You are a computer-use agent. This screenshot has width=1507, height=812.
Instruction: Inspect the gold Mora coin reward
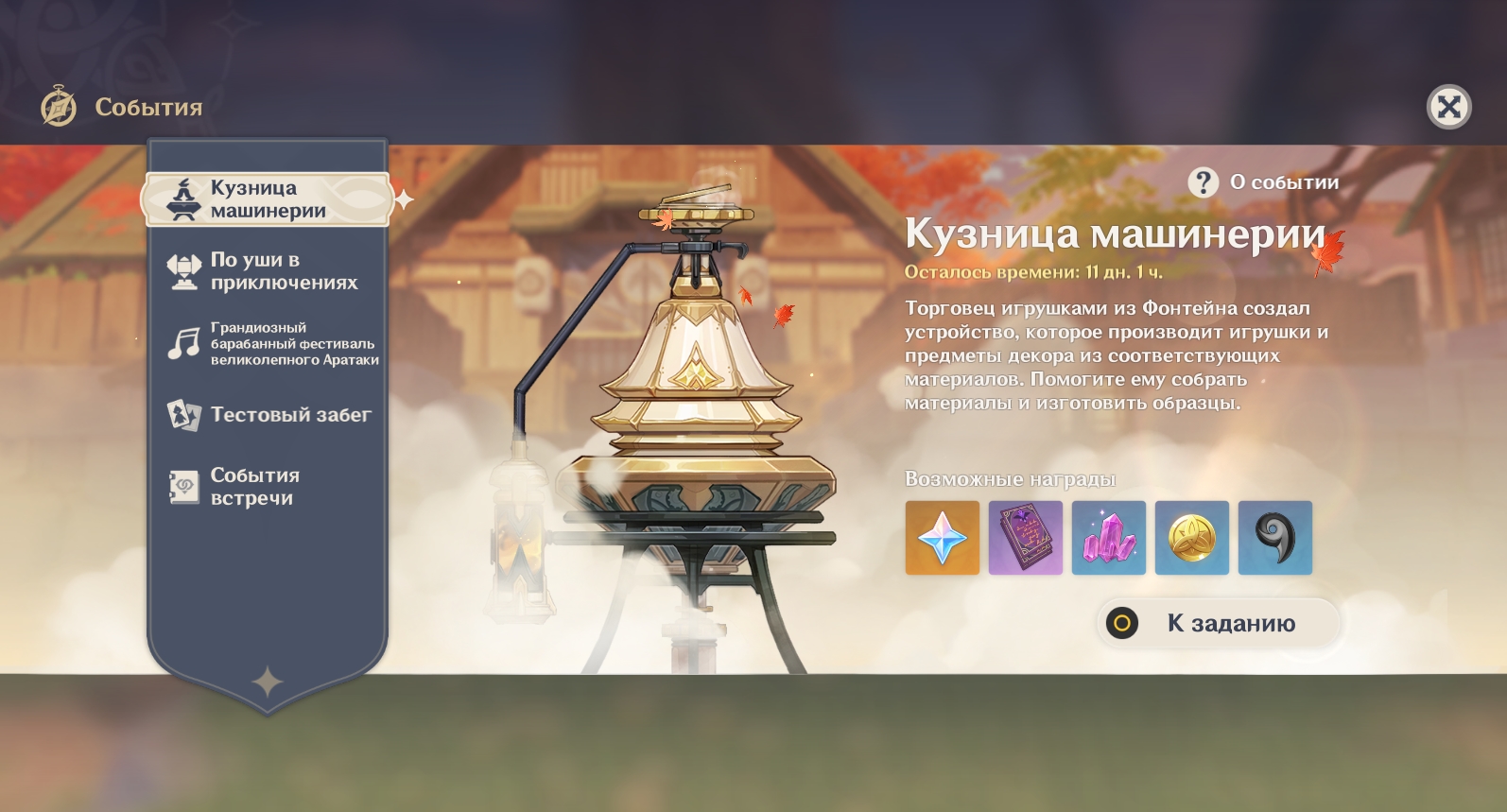tap(1192, 538)
